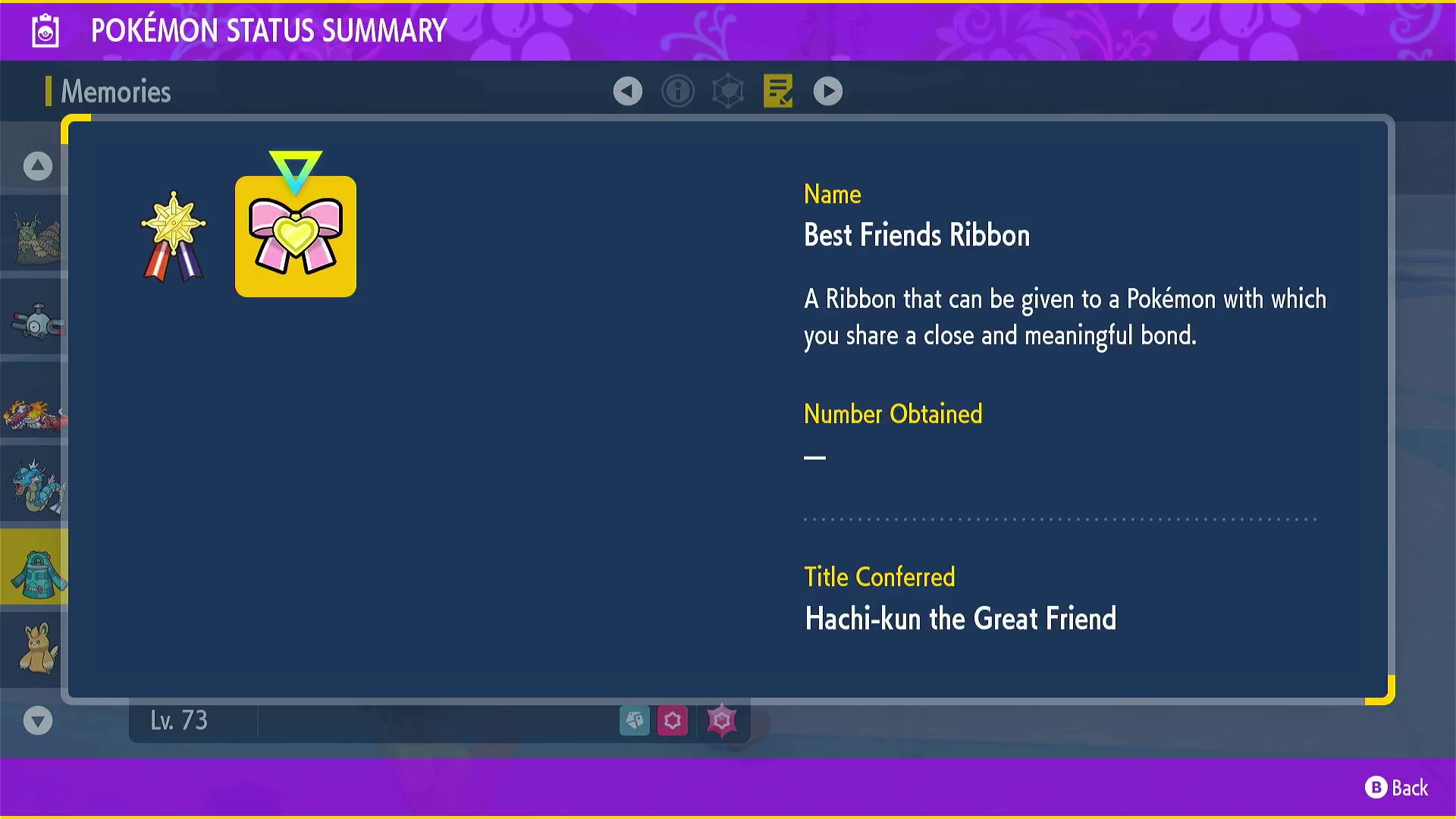The width and height of the screenshot is (1456, 819).
Task: Click the large pink Tera crystal icon
Action: point(721,720)
